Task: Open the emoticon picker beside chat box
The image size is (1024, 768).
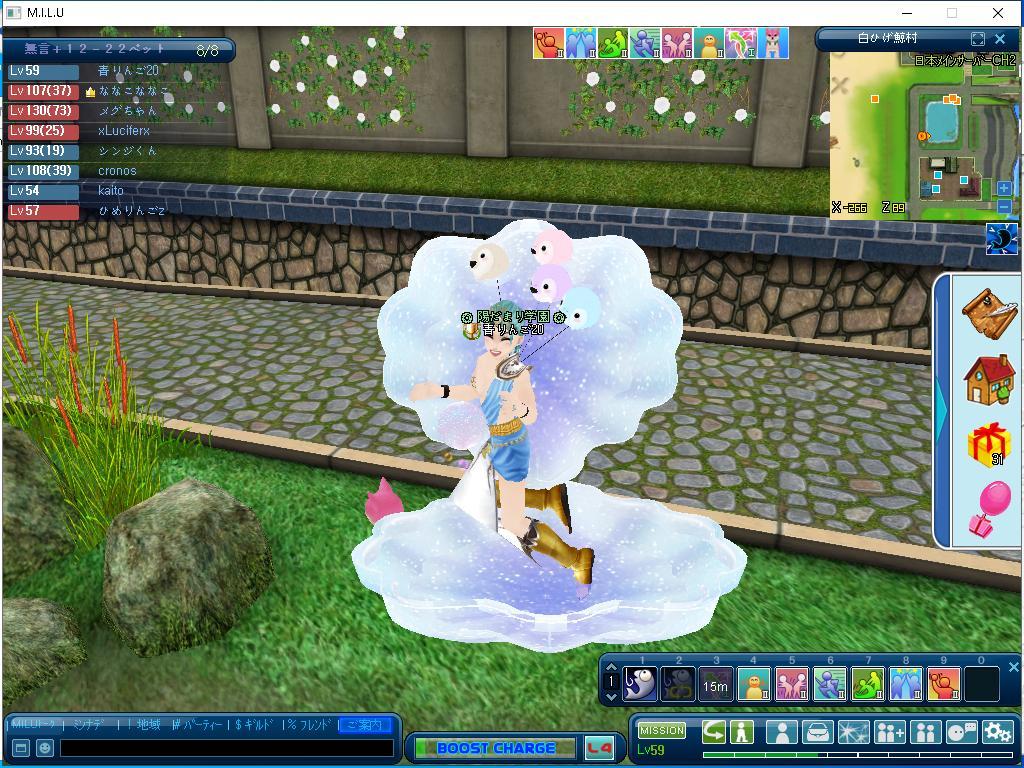Action: (45, 748)
